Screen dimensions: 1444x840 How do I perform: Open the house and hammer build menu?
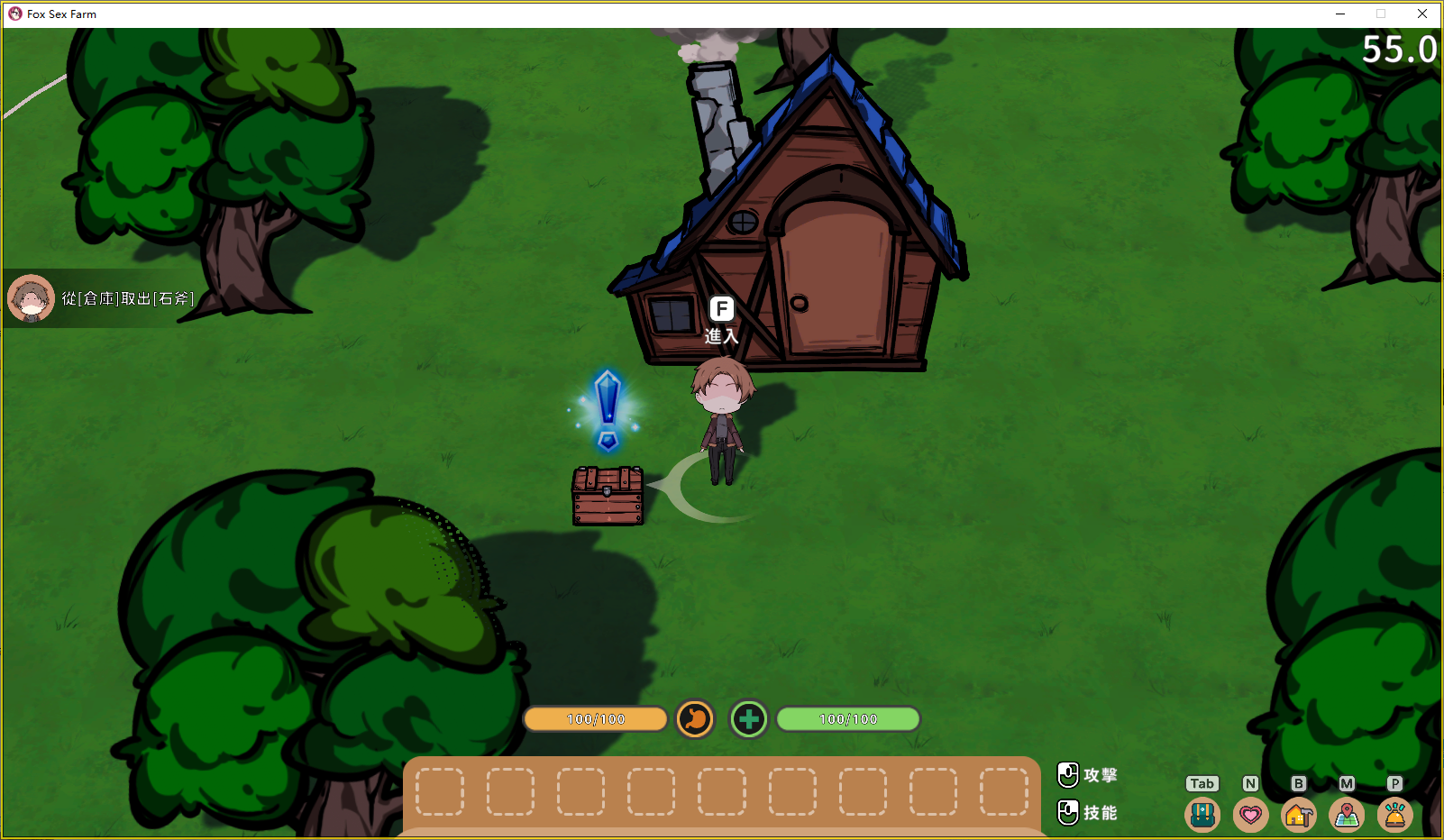pos(1298,815)
